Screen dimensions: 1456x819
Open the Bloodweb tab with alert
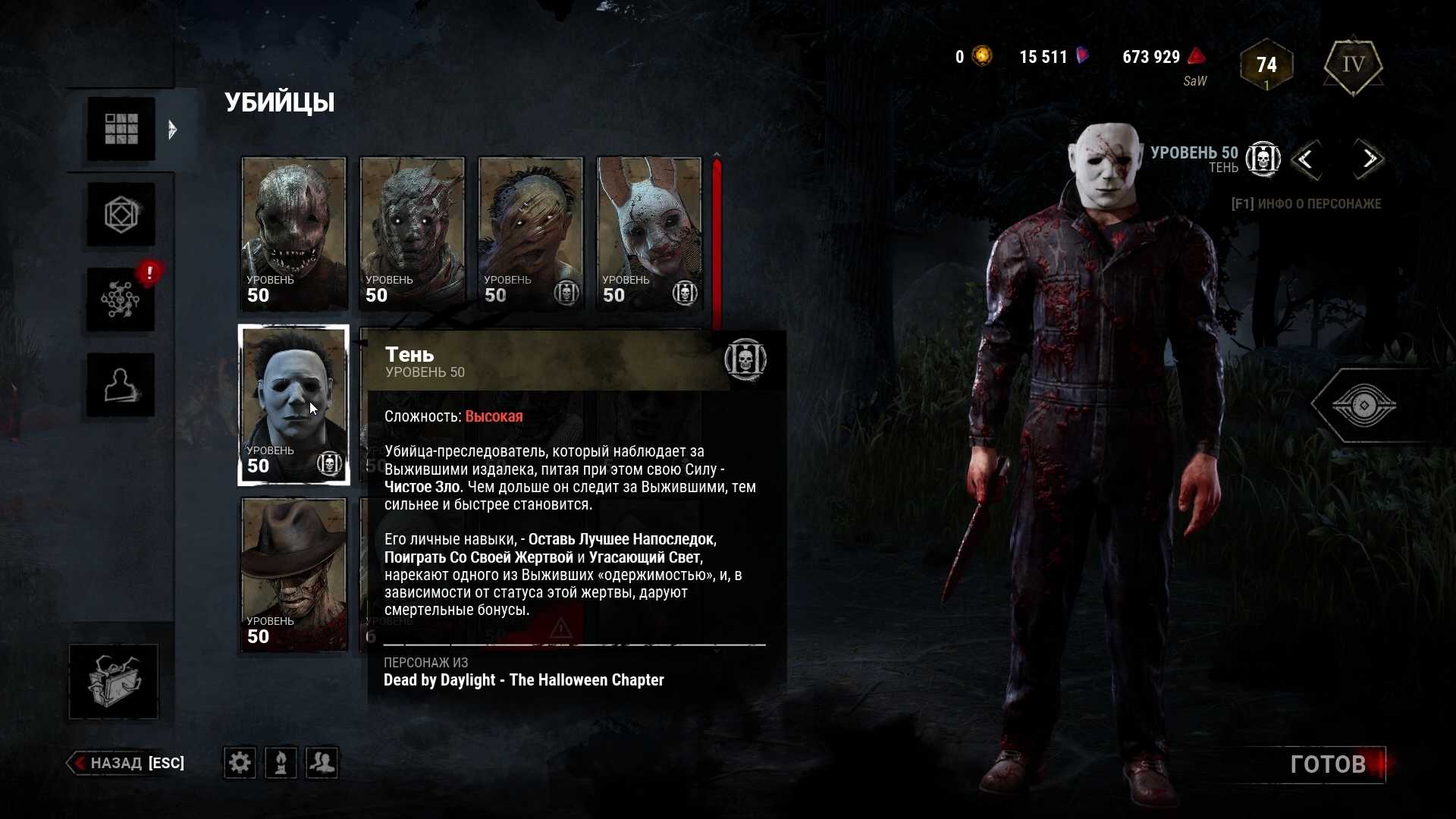(x=121, y=300)
